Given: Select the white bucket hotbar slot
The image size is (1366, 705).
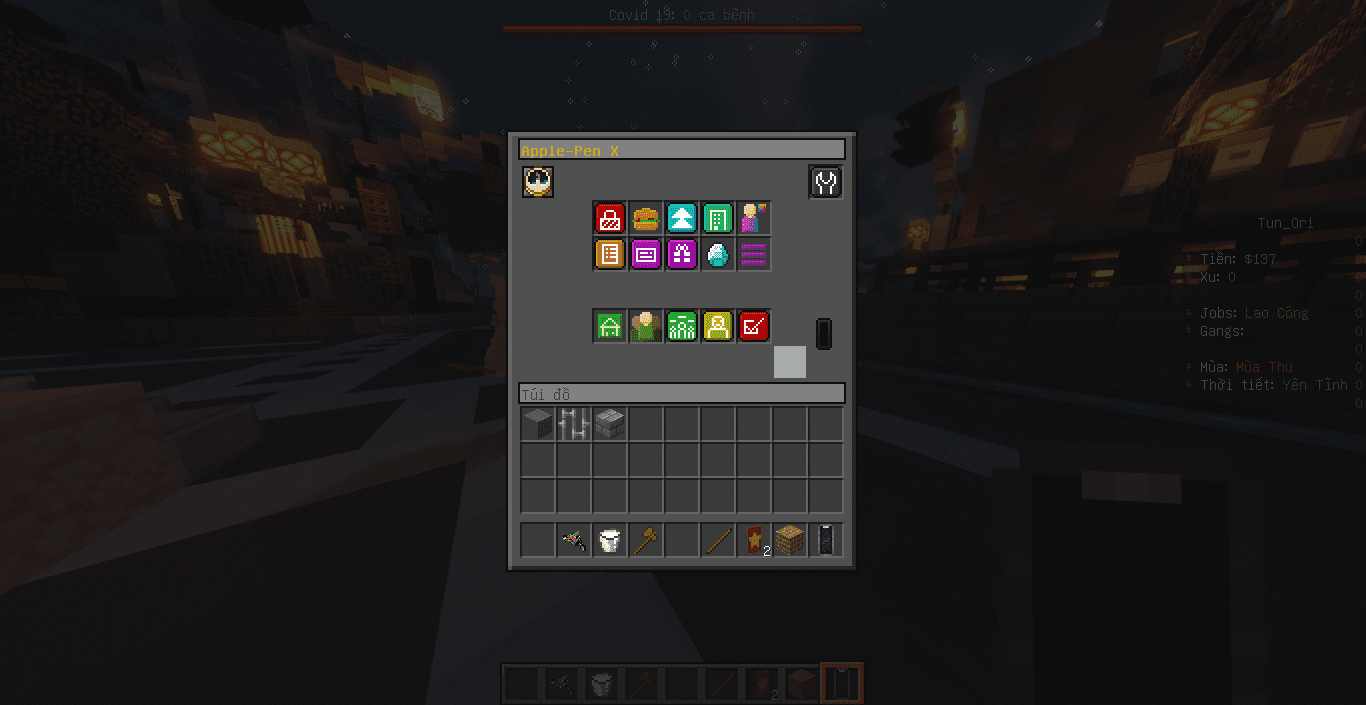Looking at the screenshot, I should [610, 541].
